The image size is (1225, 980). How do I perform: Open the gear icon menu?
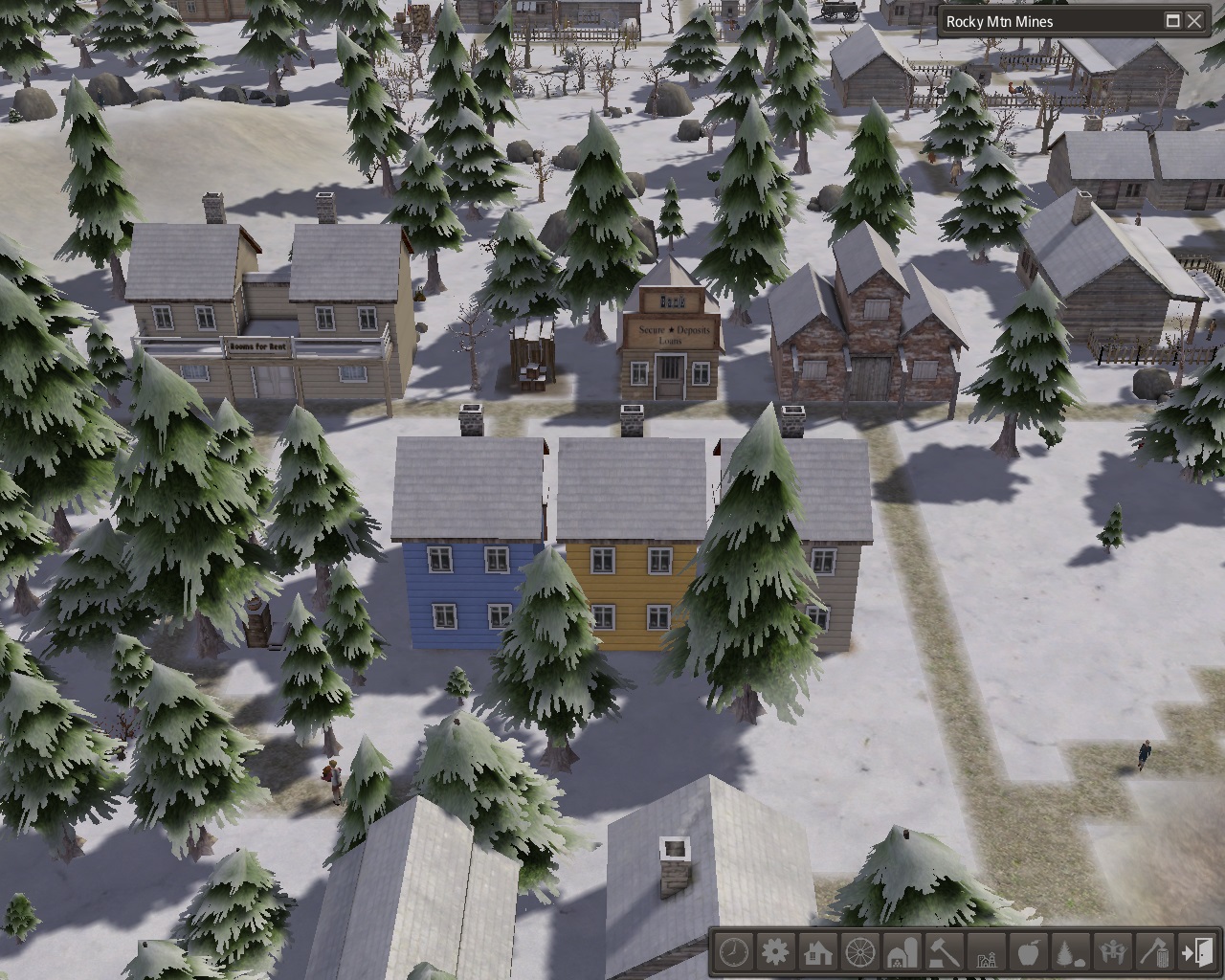click(776, 952)
